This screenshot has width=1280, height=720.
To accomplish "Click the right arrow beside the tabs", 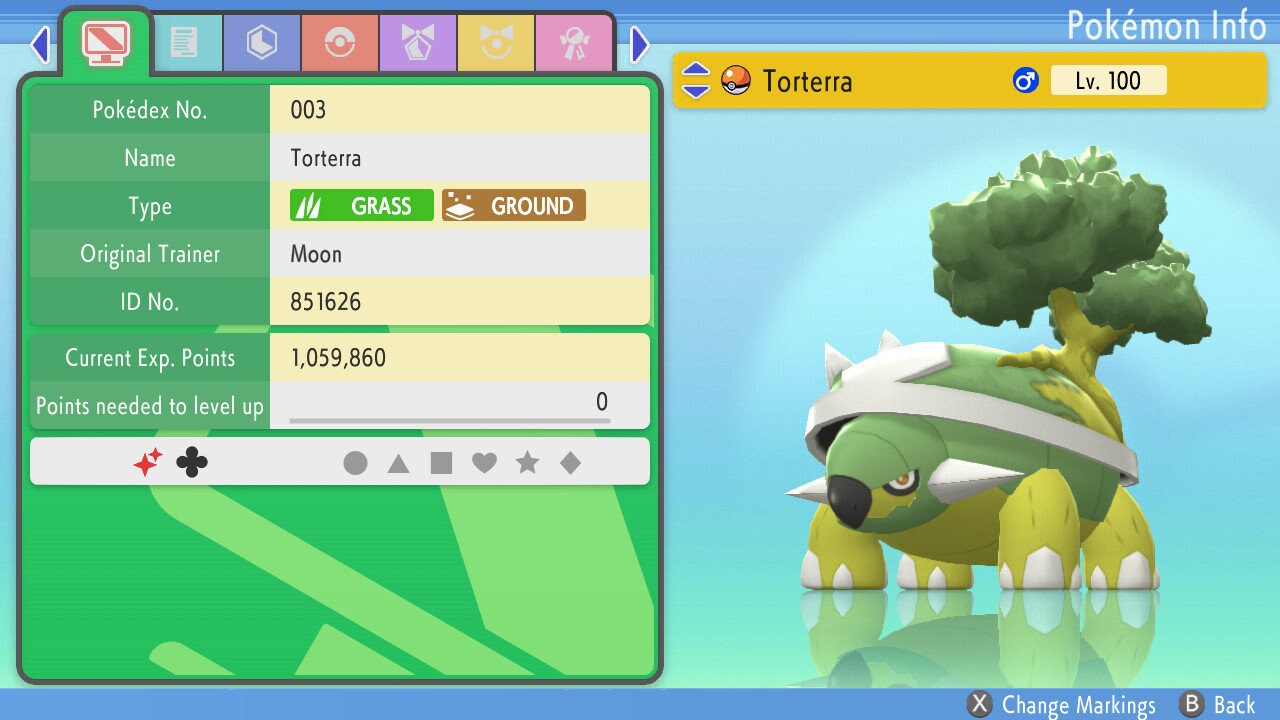I will tap(640, 44).
